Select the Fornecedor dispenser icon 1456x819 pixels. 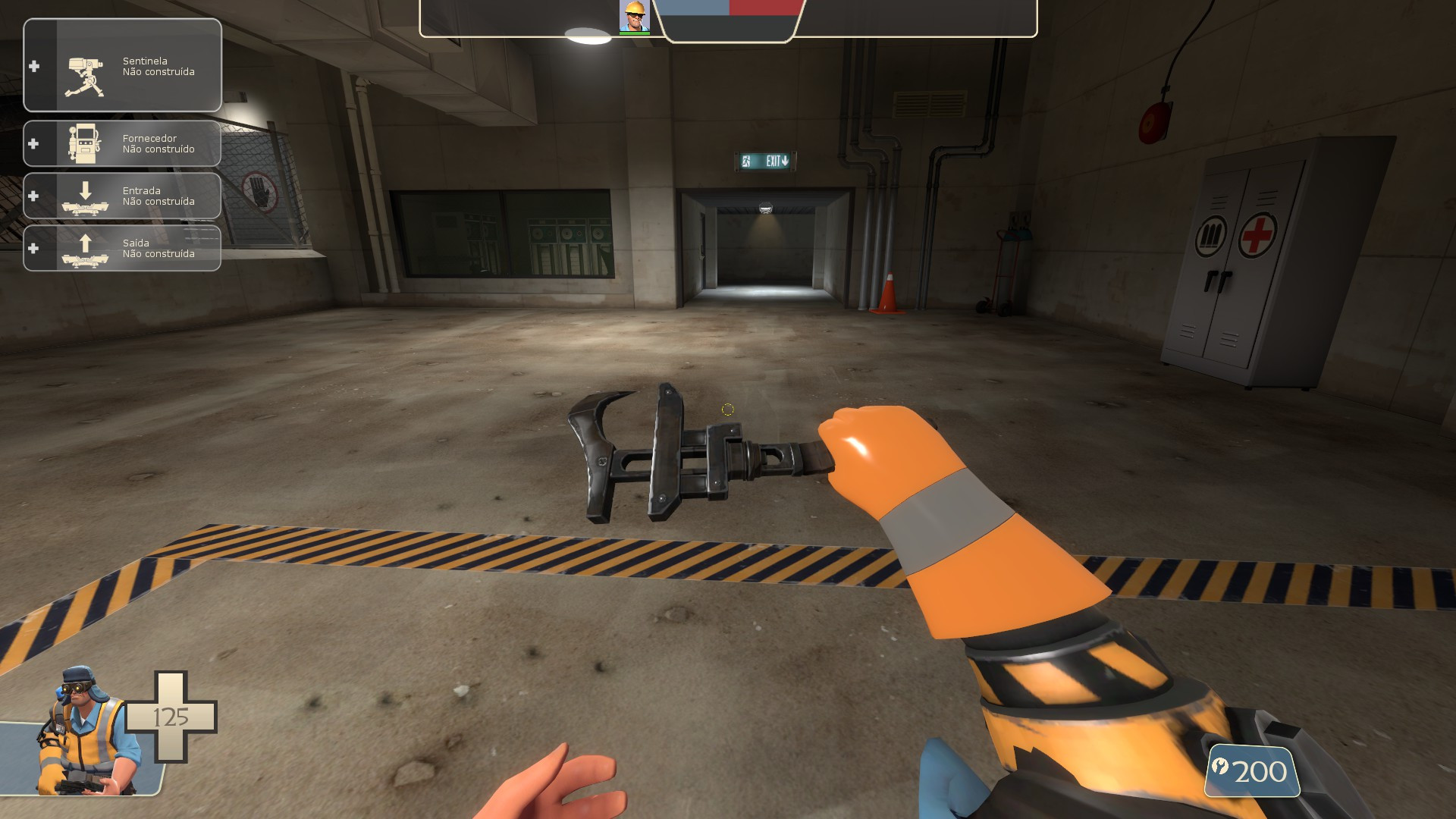pyautogui.click(x=86, y=143)
